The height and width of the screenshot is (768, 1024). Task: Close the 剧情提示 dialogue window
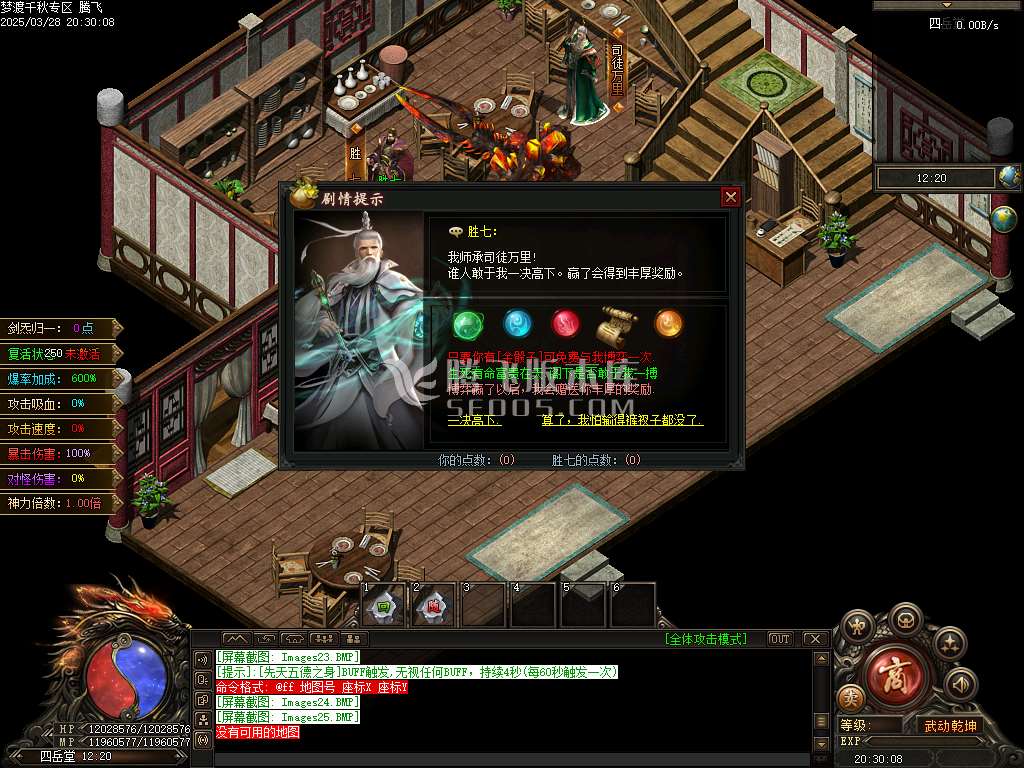[731, 197]
